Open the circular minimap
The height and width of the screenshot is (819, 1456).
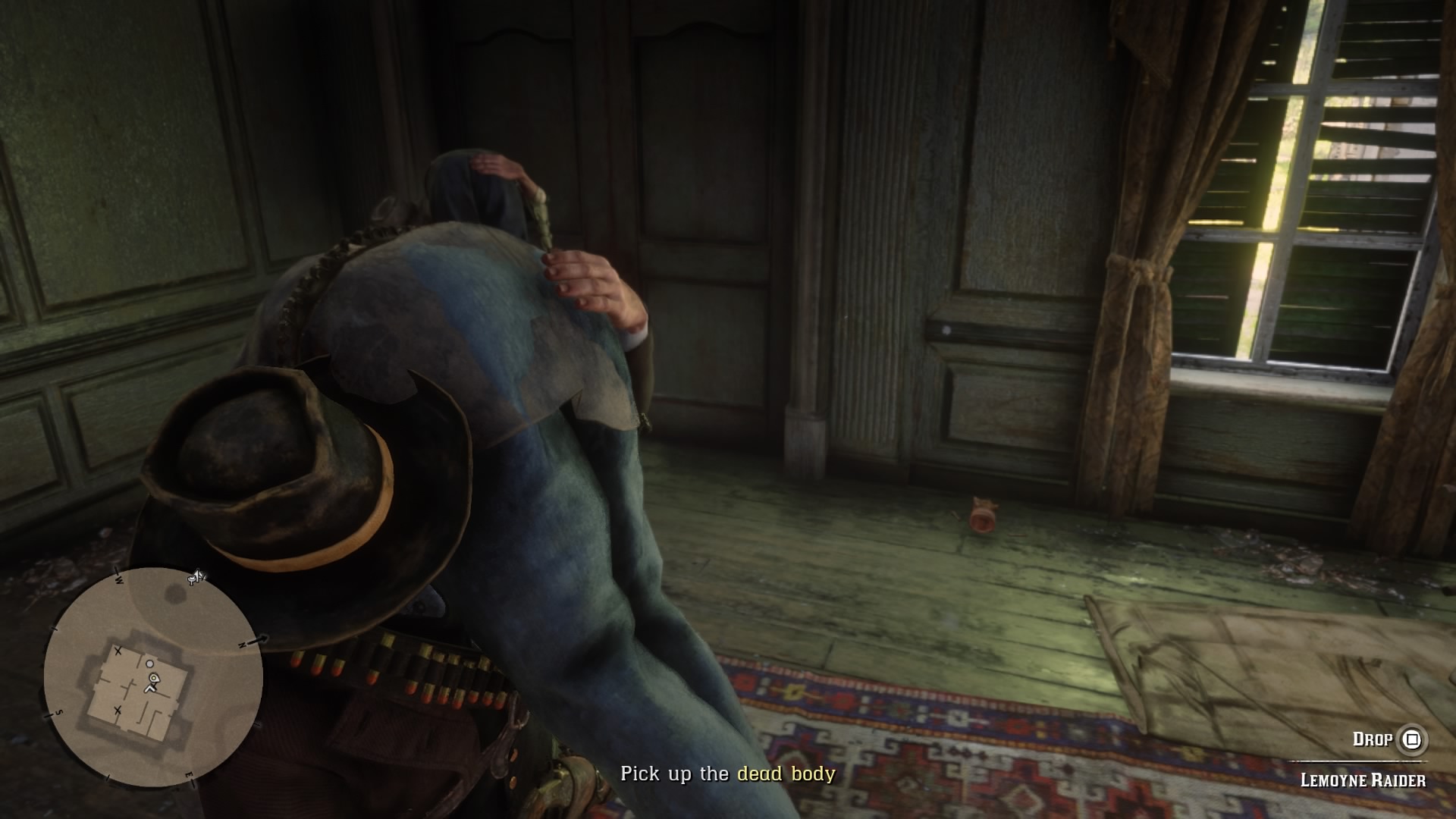[153, 677]
